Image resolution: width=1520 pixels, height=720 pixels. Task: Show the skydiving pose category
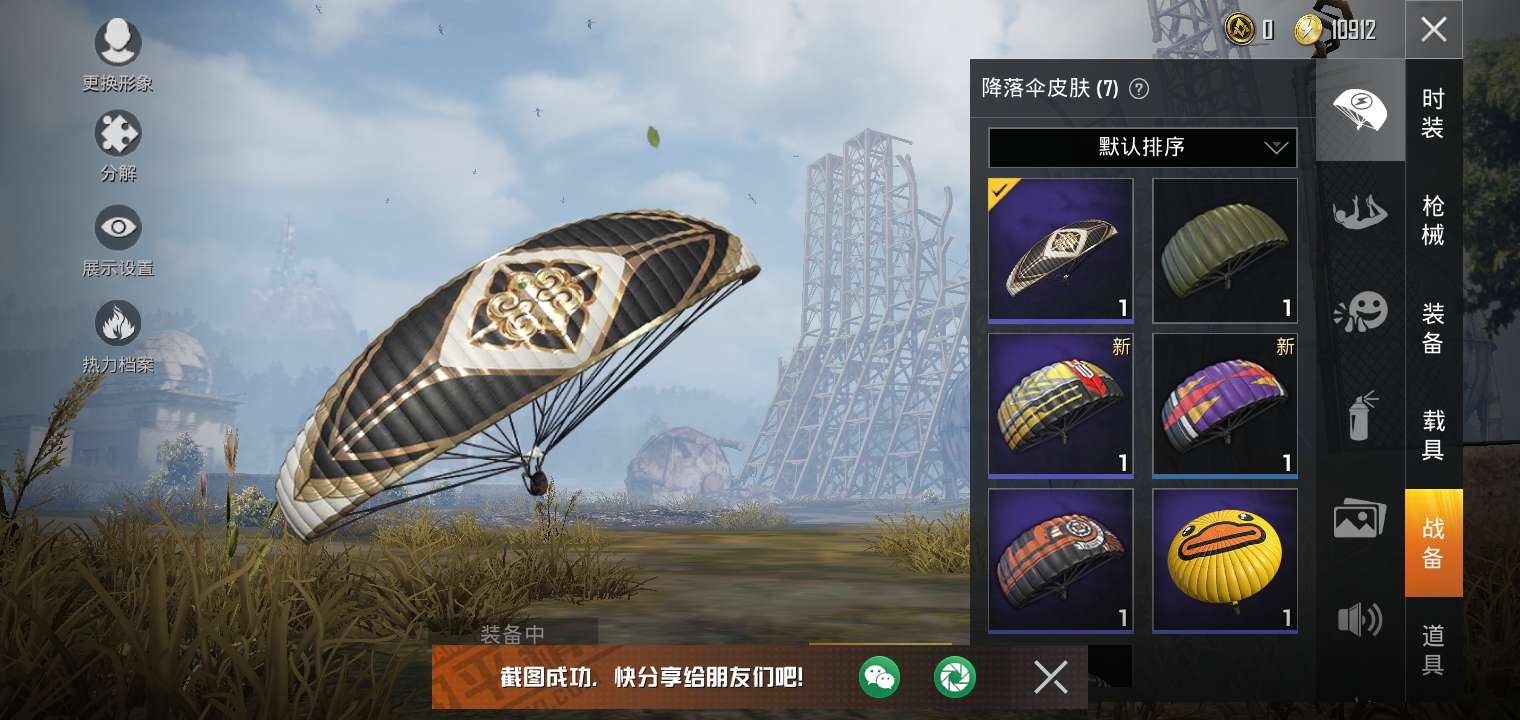click(1360, 212)
